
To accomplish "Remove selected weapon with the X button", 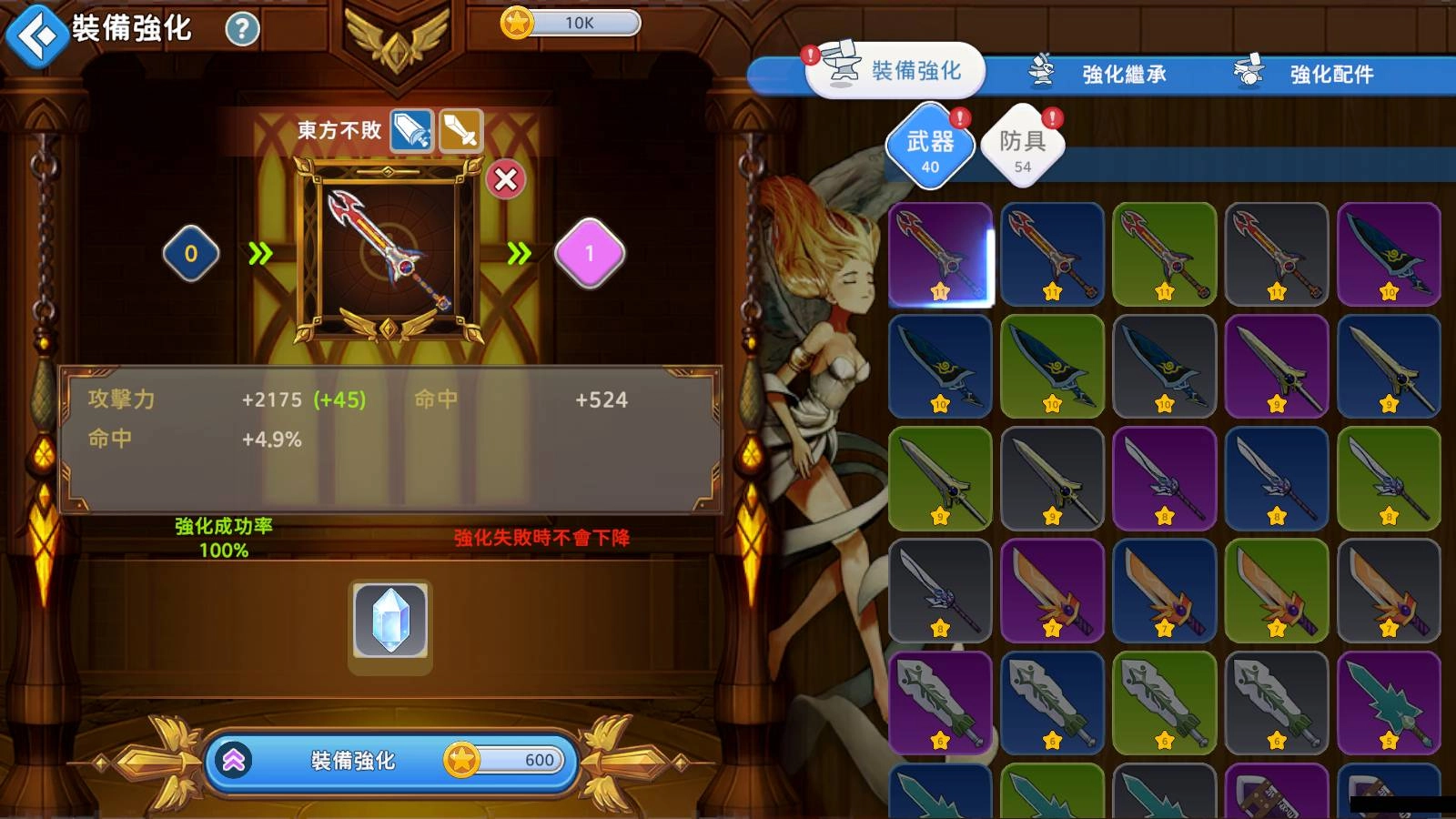I will (507, 179).
